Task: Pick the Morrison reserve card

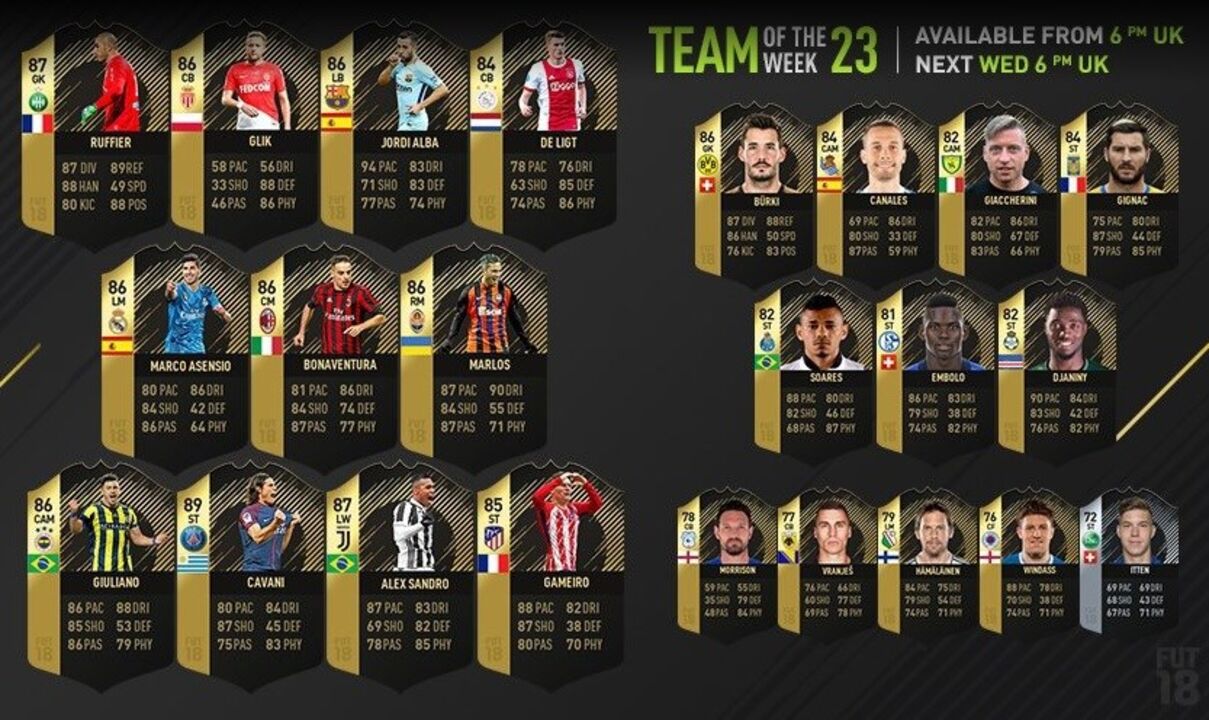Action: click(726, 560)
